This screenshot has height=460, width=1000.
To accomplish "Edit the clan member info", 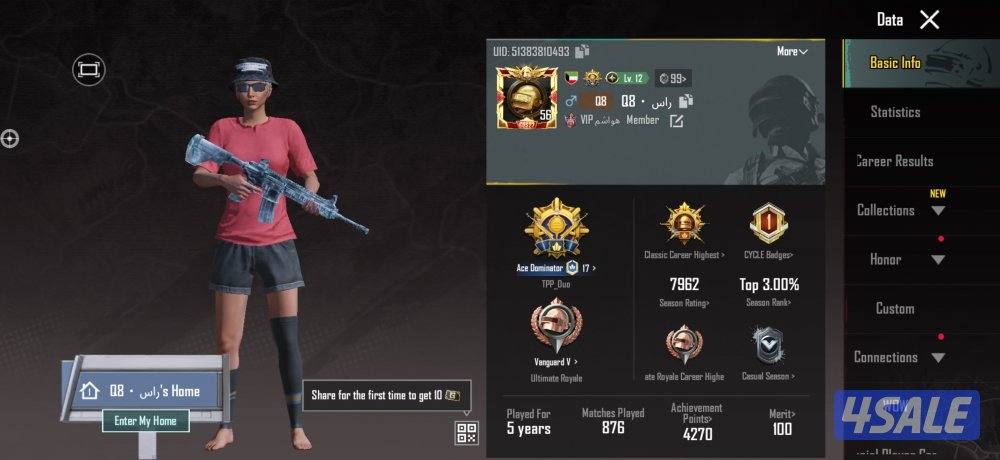I will click(677, 121).
